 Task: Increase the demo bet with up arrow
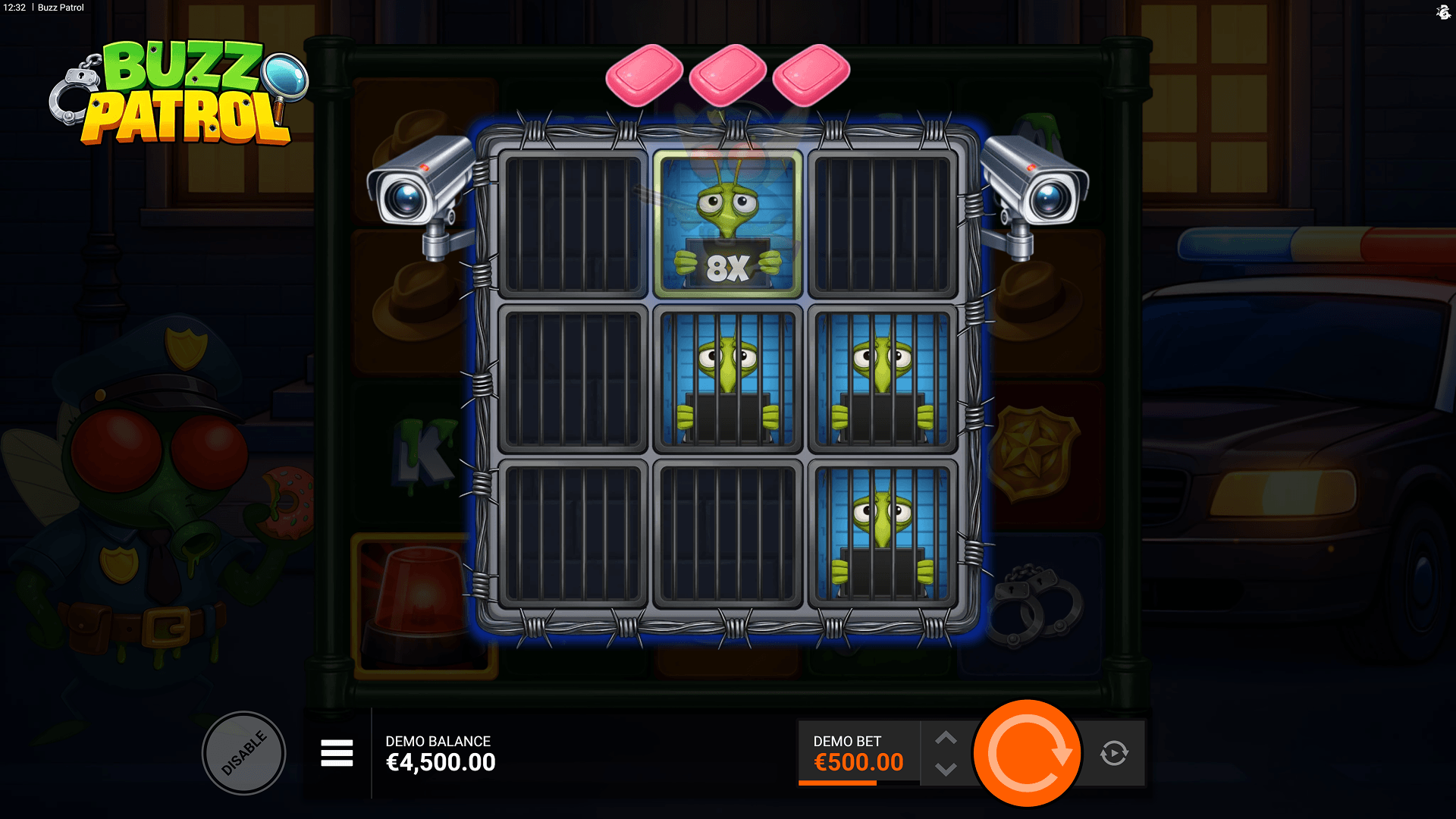[946, 738]
